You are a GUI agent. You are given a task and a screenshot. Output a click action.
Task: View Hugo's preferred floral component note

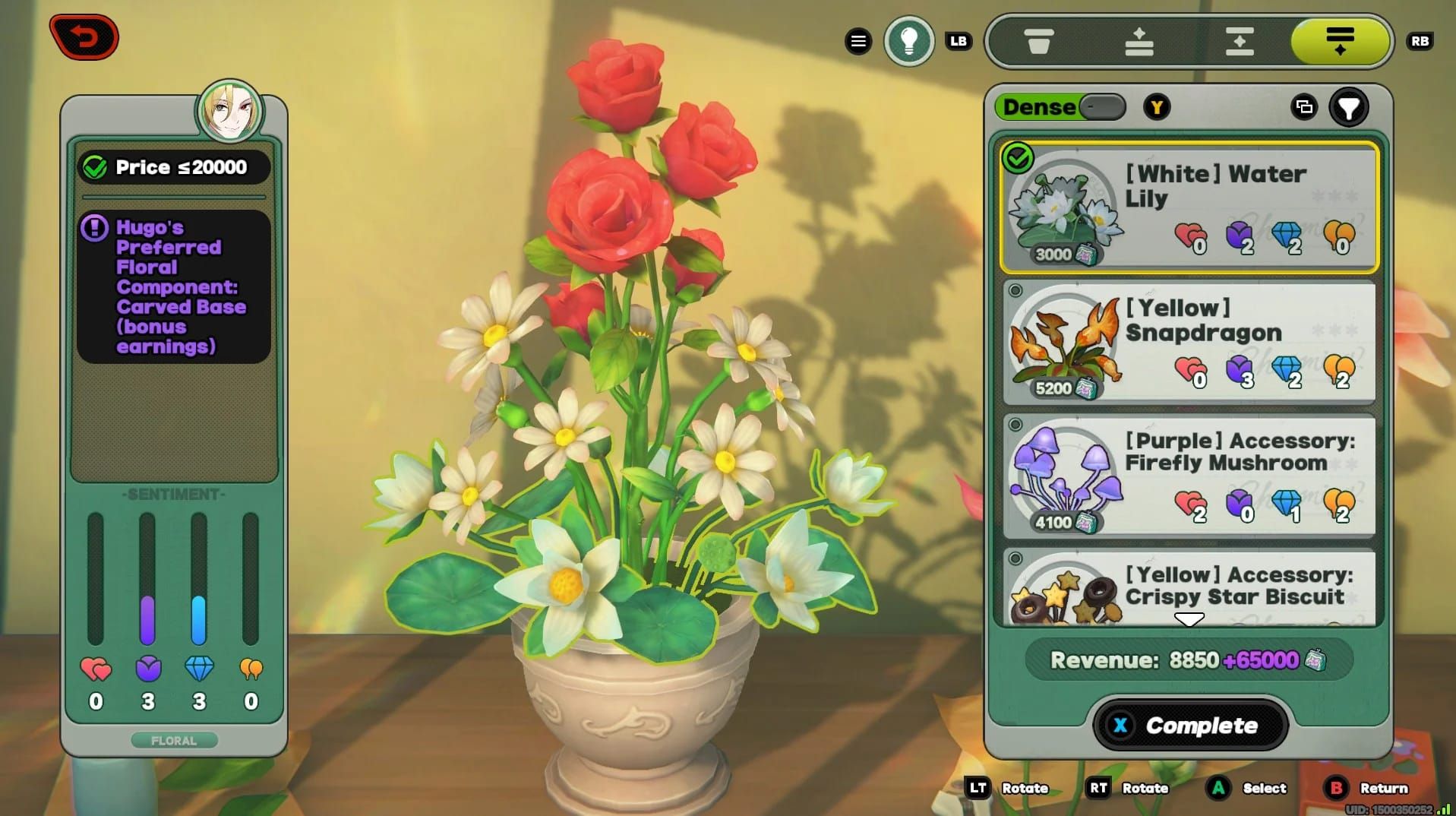pos(175,286)
